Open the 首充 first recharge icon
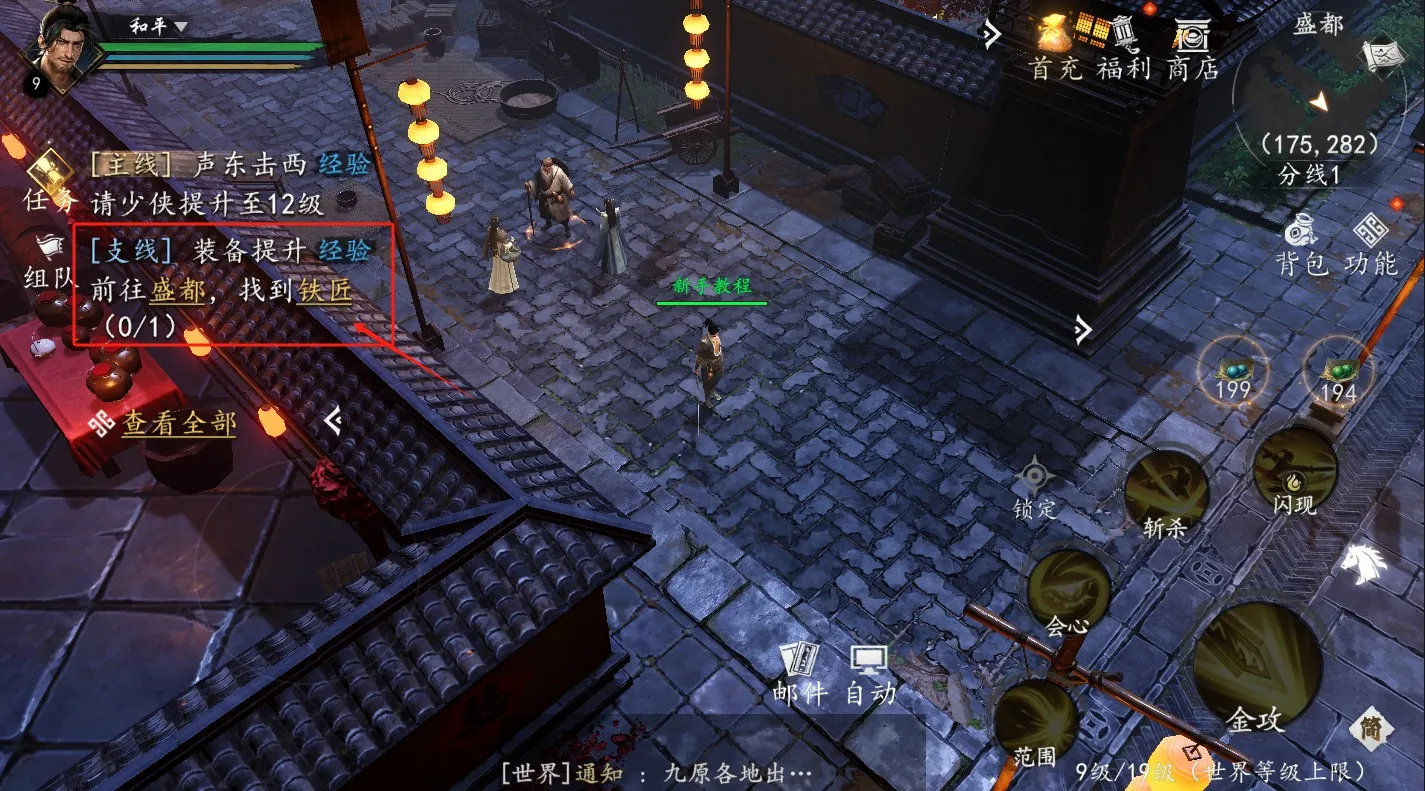 pyautogui.click(x=1055, y=45)
